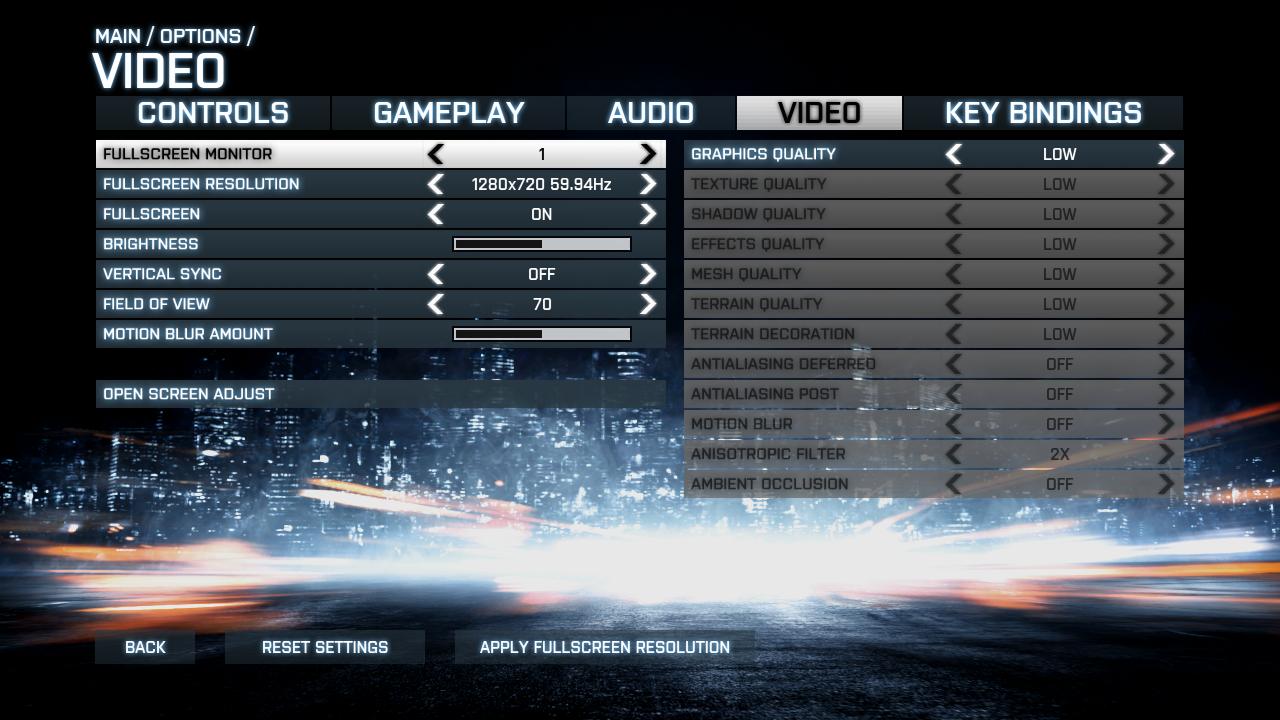Viewport: 1280px width, 720px height.
Task: Decrease Fullscreen Resolution with left arrow
Action: (436, 184)
